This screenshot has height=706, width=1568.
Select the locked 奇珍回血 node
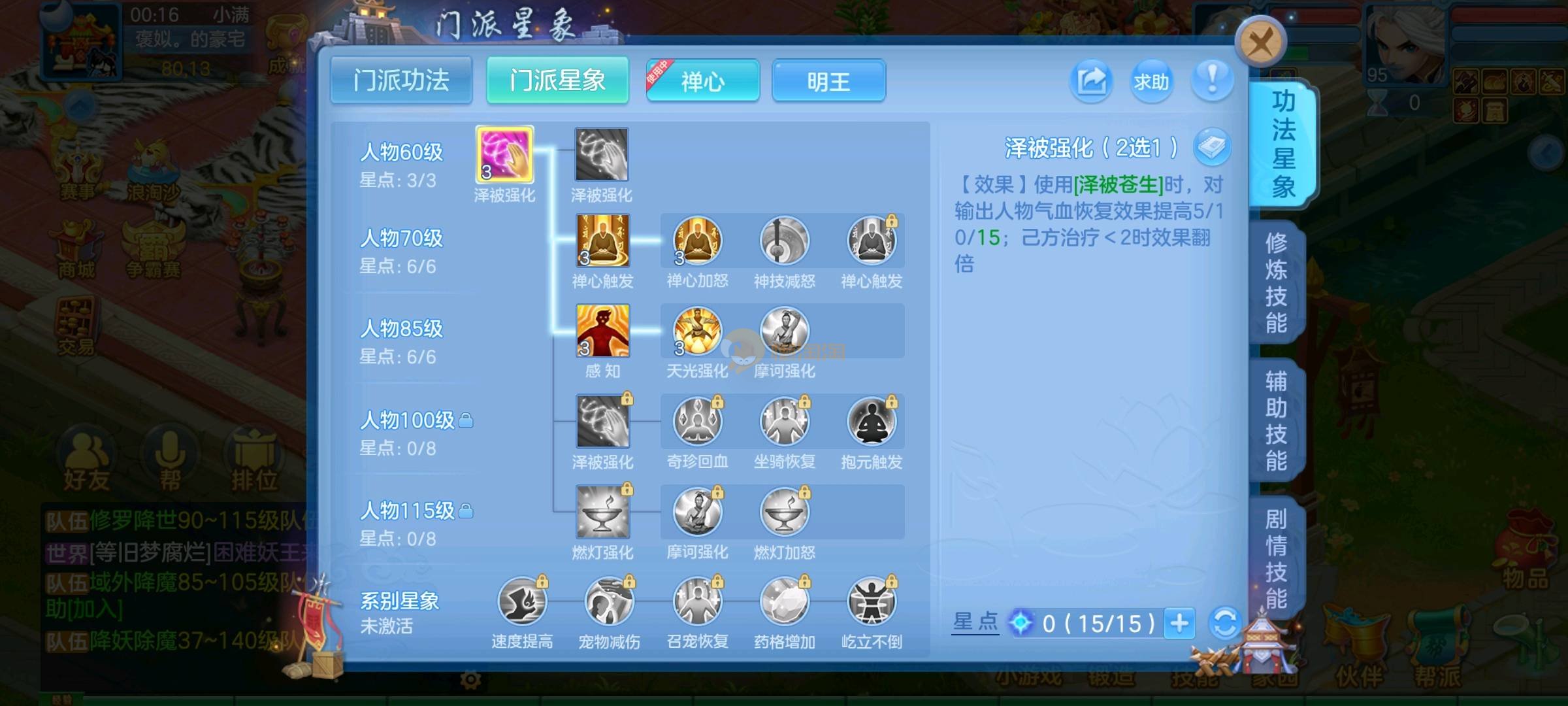[x=697, y=422]
